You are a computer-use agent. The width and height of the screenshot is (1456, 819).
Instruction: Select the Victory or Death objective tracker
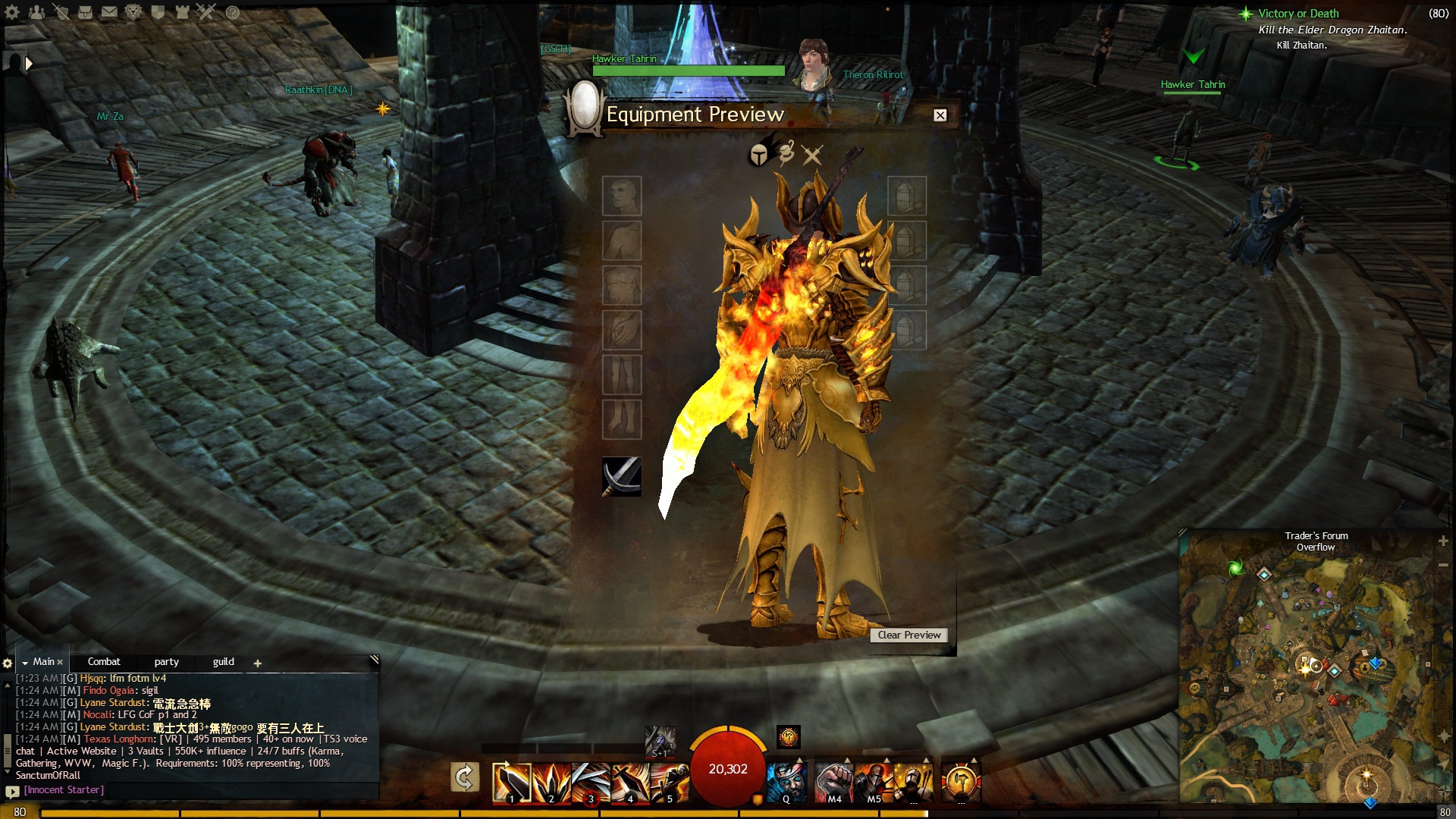[1298, 14]
